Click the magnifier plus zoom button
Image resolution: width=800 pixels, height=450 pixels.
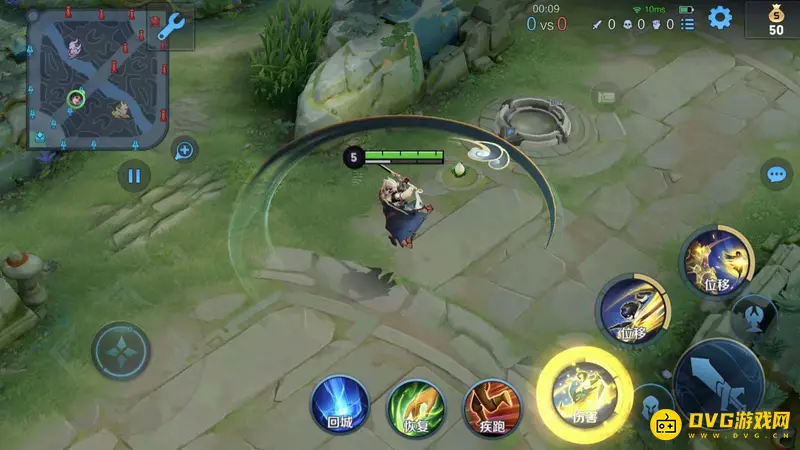pyautogui.click(x=185, y=151)
